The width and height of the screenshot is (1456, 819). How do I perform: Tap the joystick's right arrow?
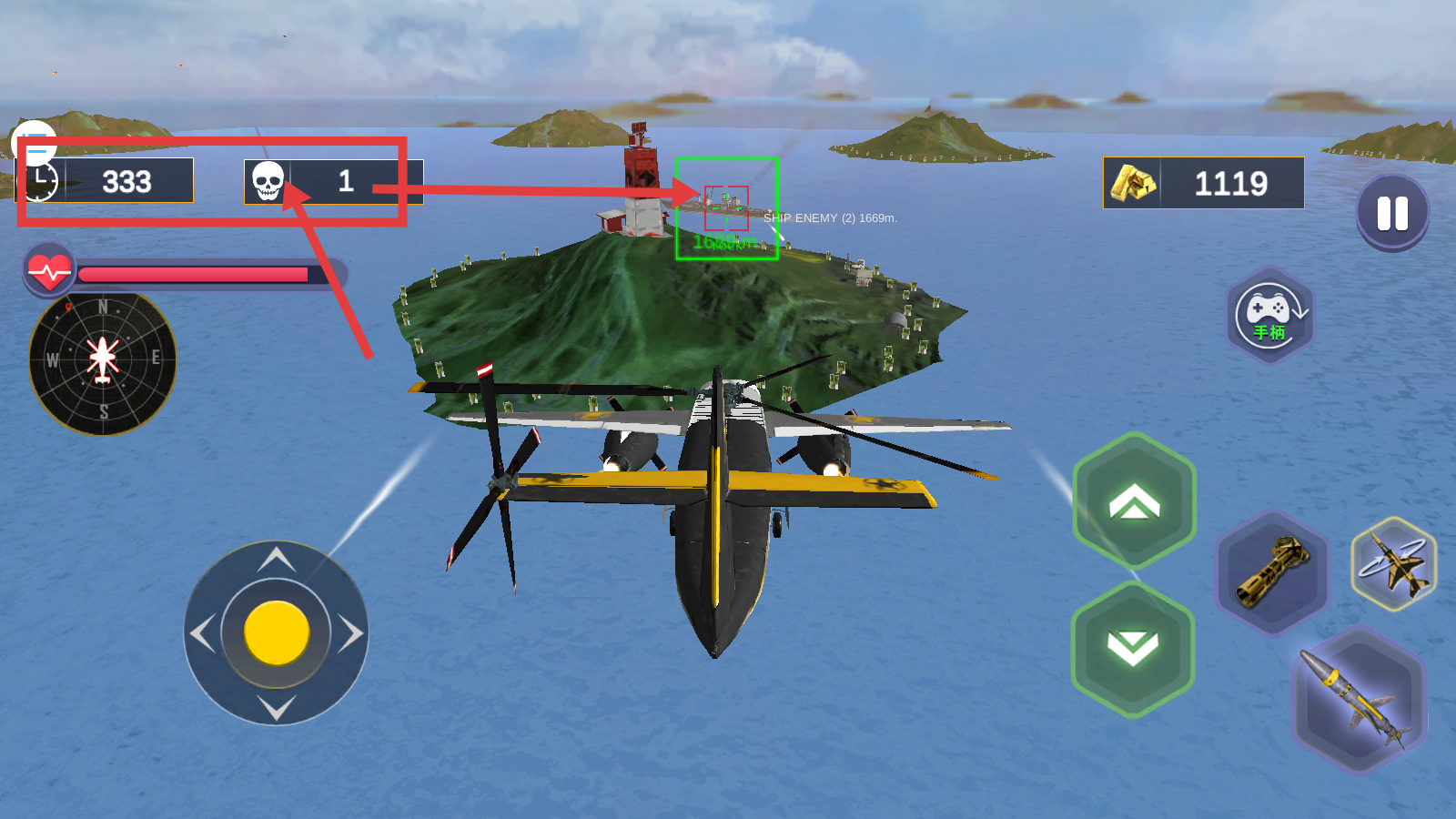point(350,633)
